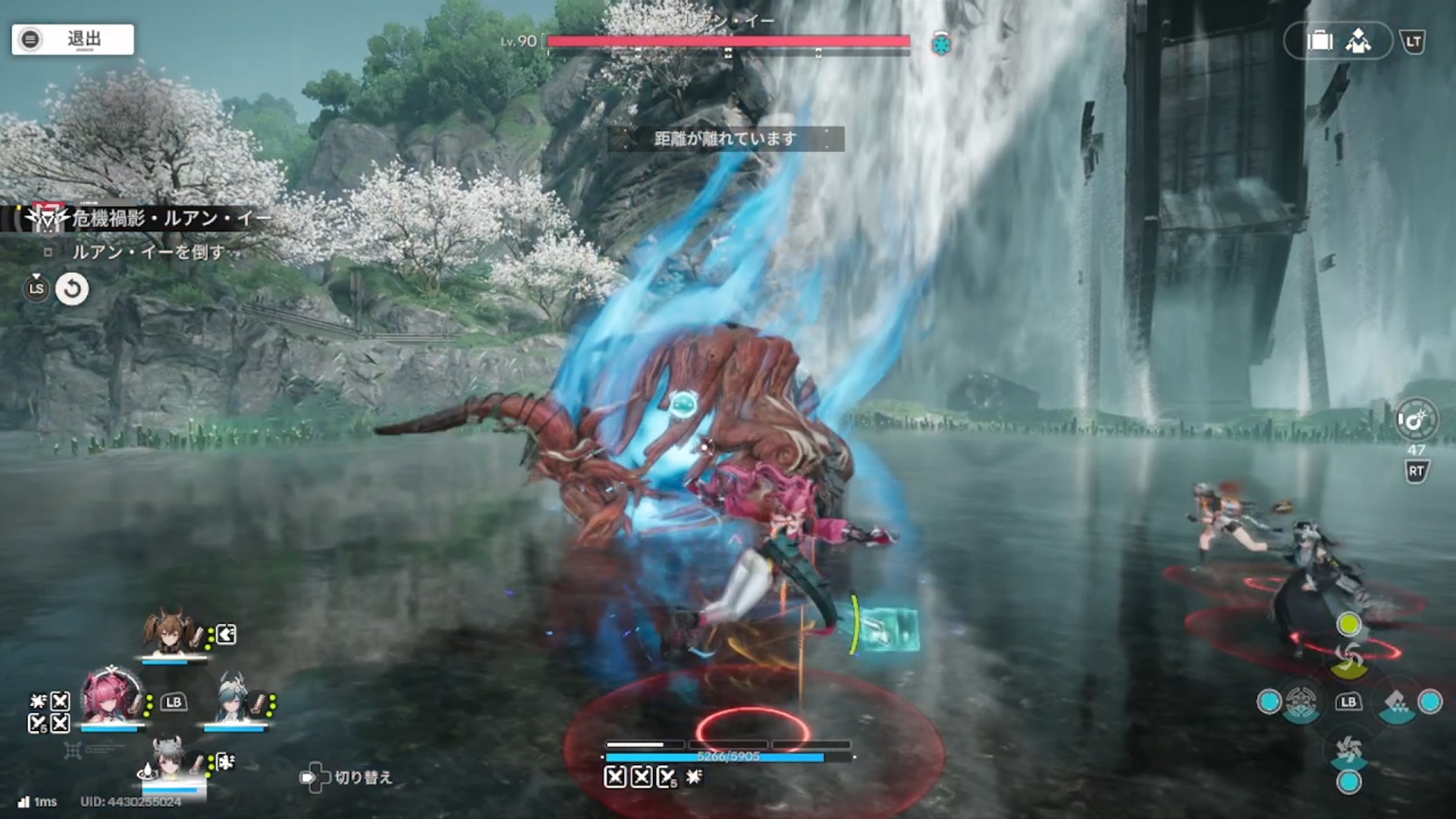This screenshot has height=819, width=1456.
Task: Activate the bottom shuriken skill icon
Action: pyautogui.click(x=1348, y=752)
